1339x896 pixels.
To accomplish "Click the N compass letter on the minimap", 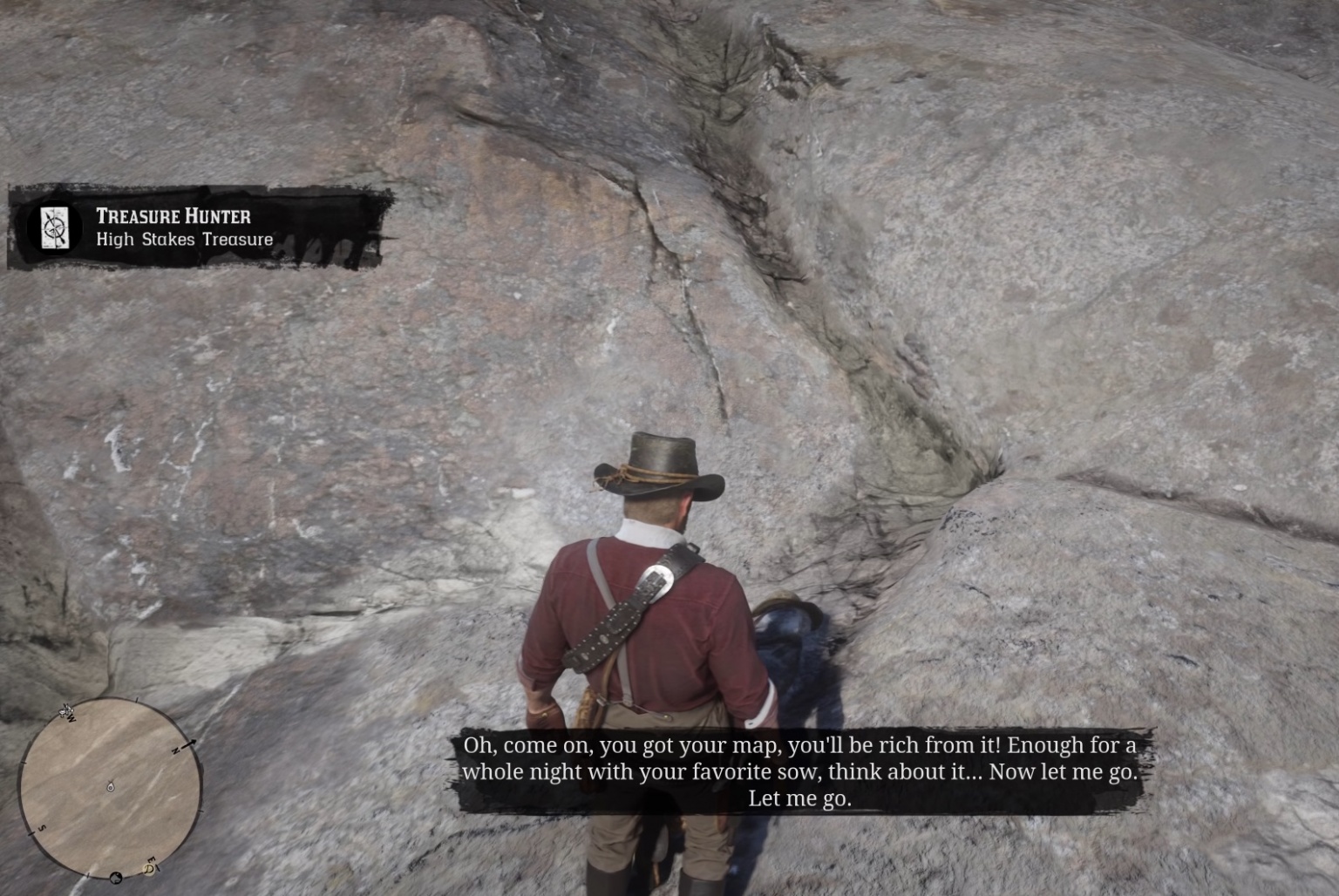I will pos(175,750).
